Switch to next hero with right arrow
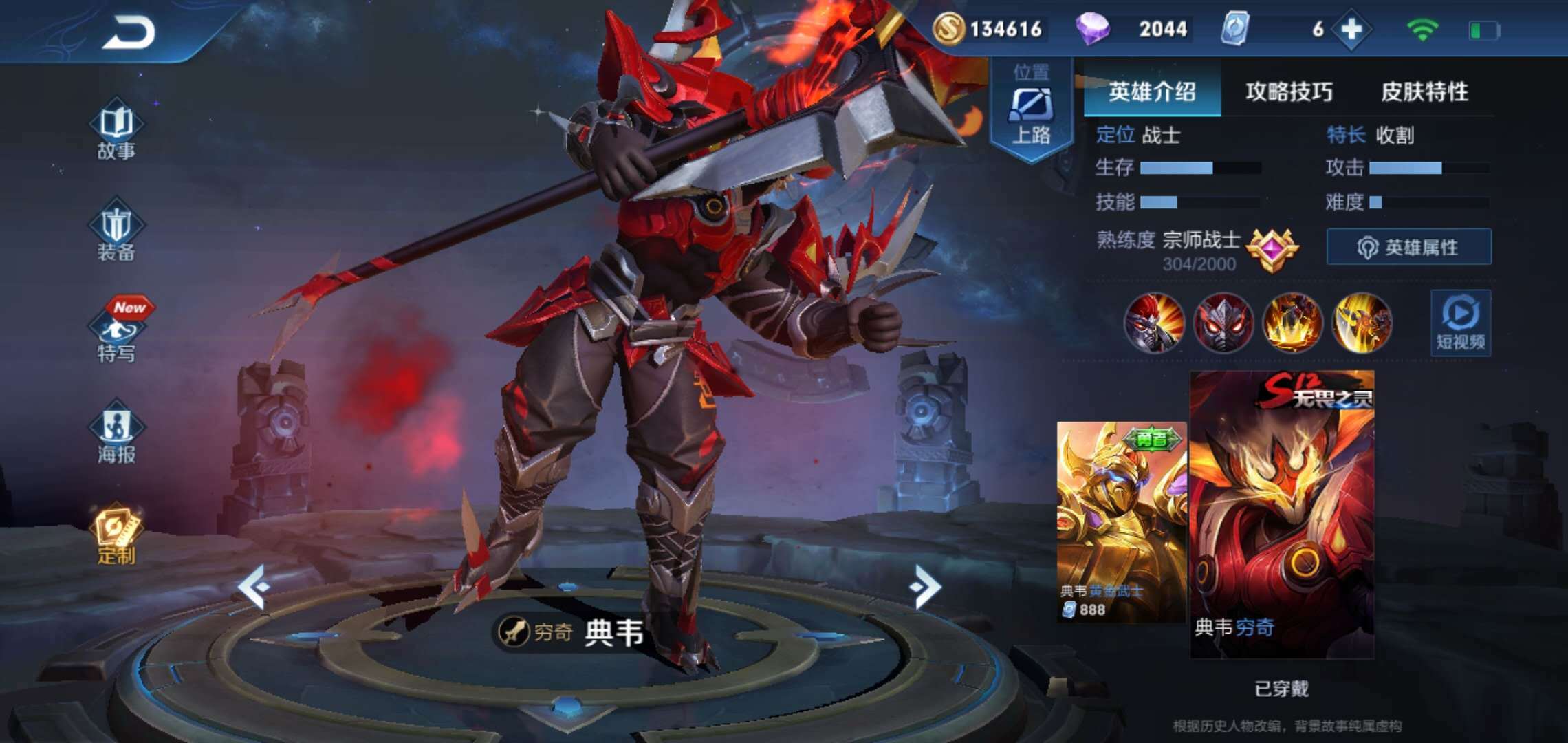The height and width of the screenshot is (743, 1568). pyautogui.click(x=924, y=586)
